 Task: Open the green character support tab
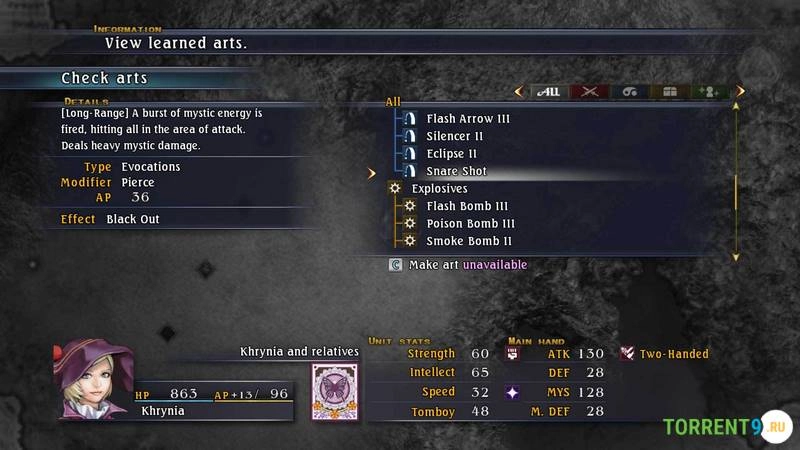pos(709,92)
